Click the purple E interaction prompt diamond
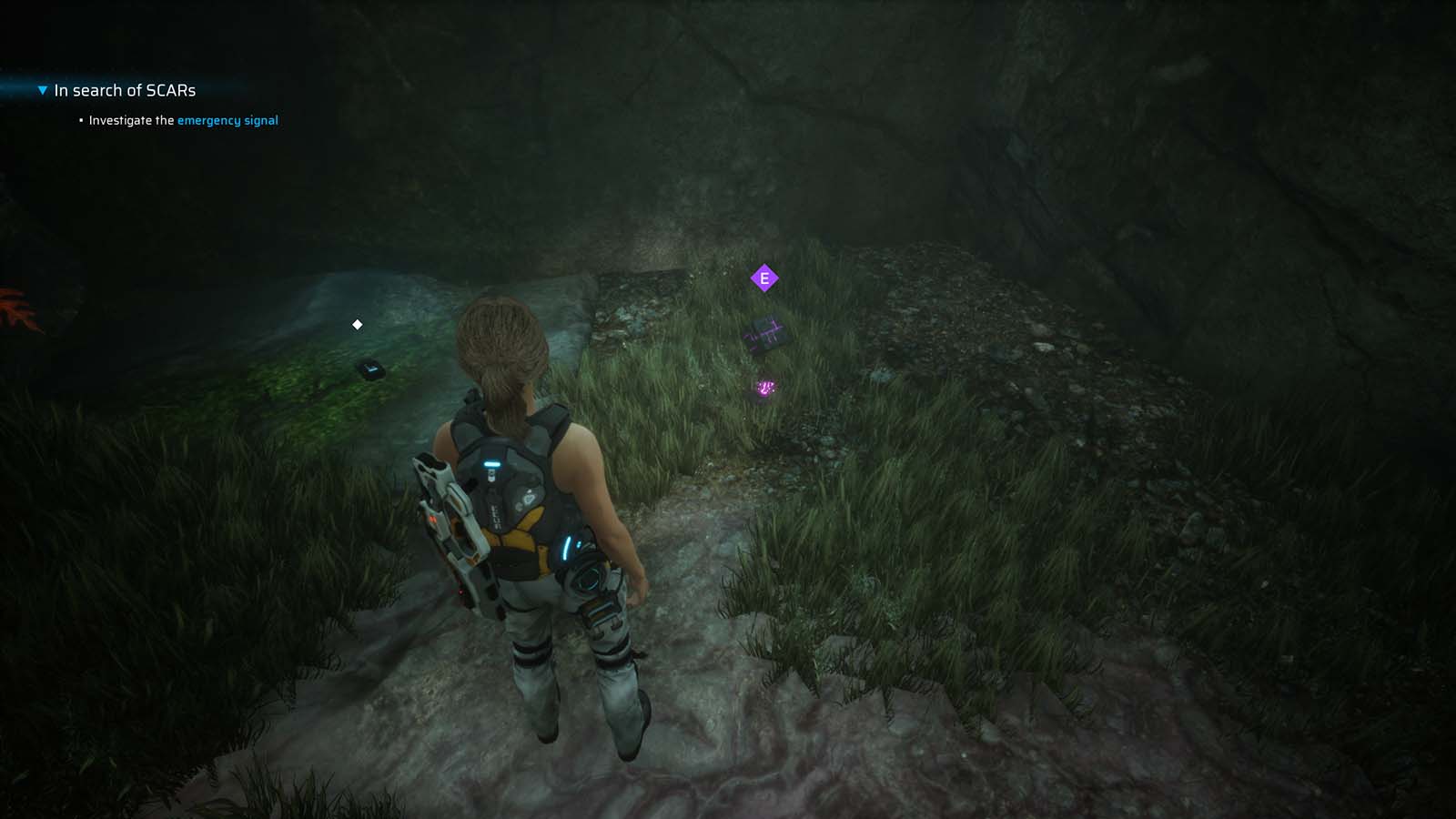 [763, 278]
